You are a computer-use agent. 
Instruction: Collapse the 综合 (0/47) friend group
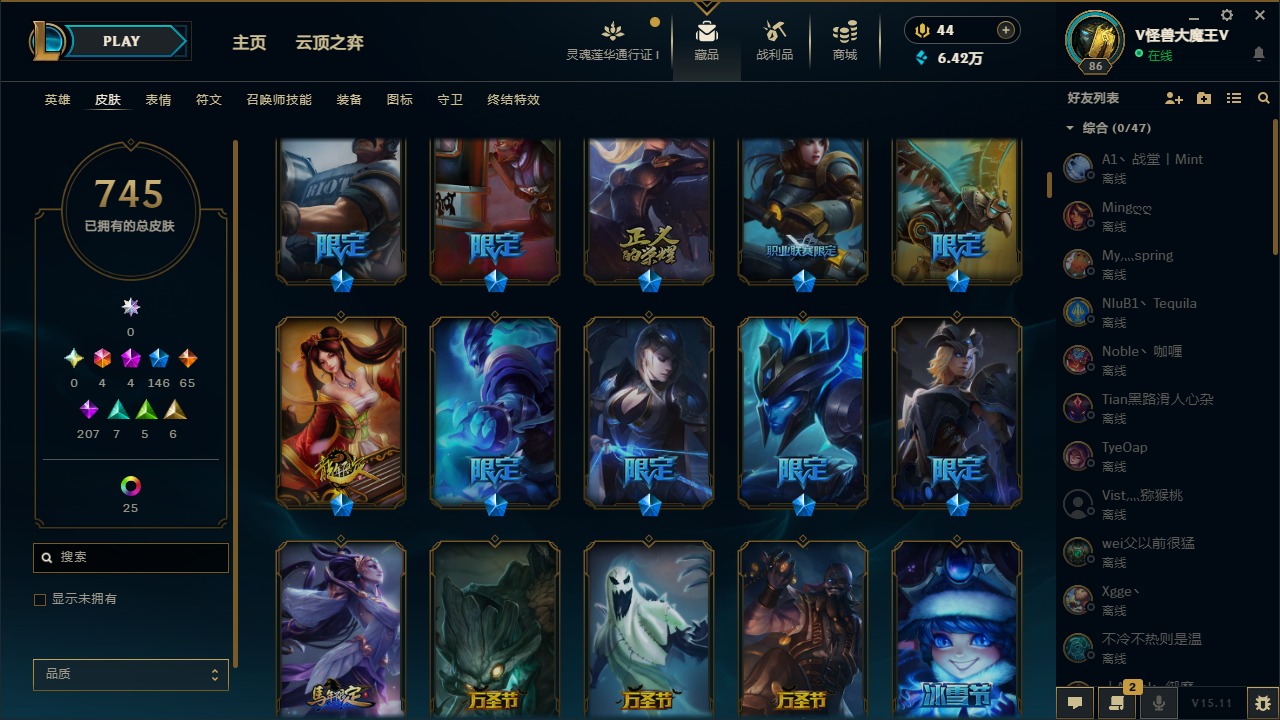tap(1069, 128)
